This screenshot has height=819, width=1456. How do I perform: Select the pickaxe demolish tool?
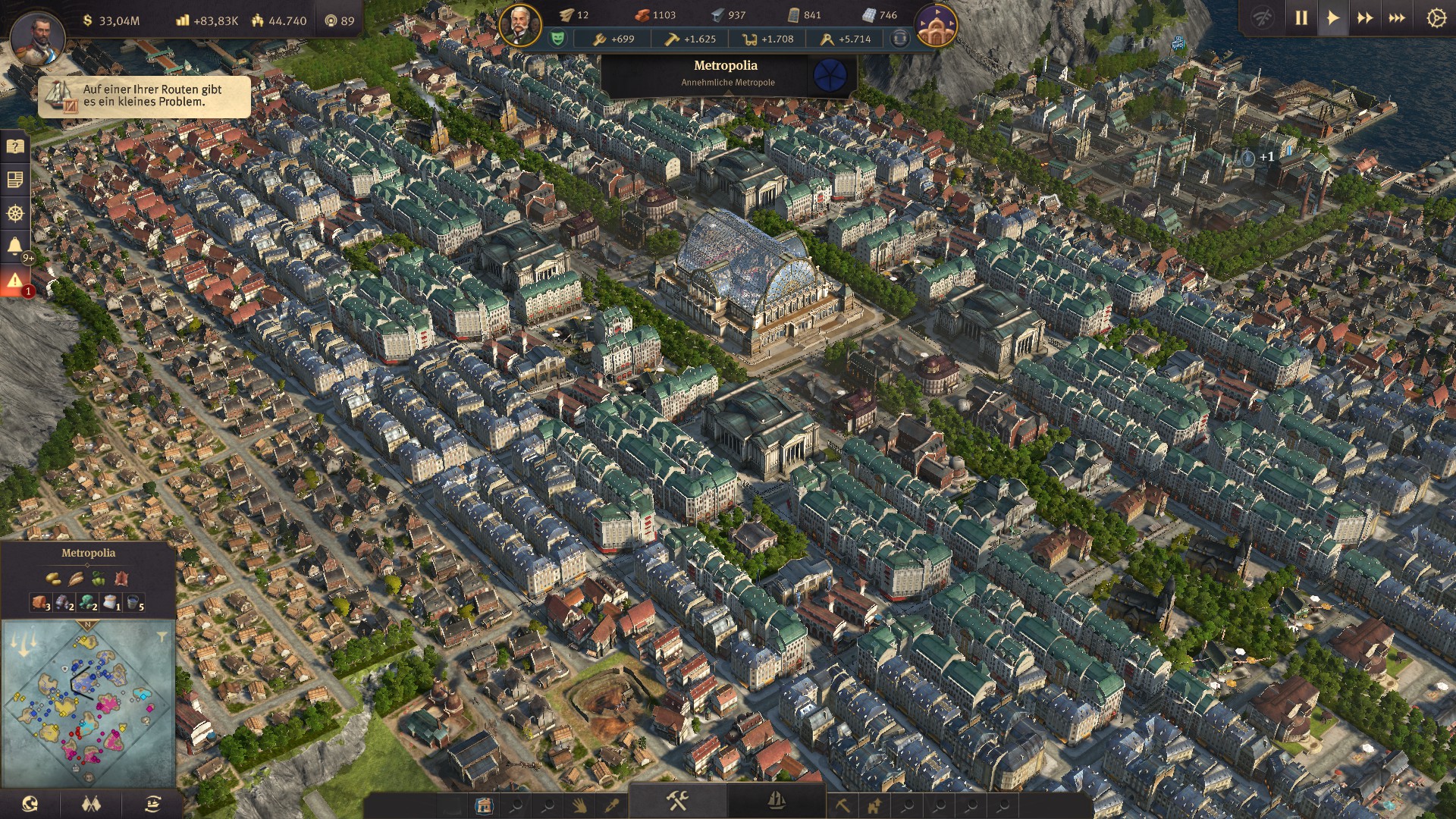843,805
